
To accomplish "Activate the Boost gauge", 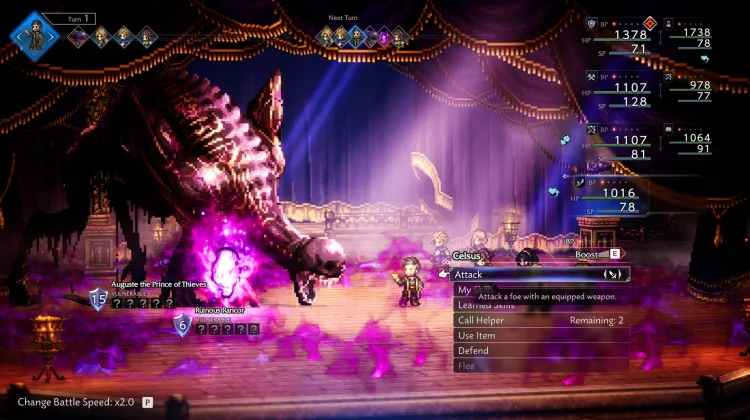I will (595, 255).
